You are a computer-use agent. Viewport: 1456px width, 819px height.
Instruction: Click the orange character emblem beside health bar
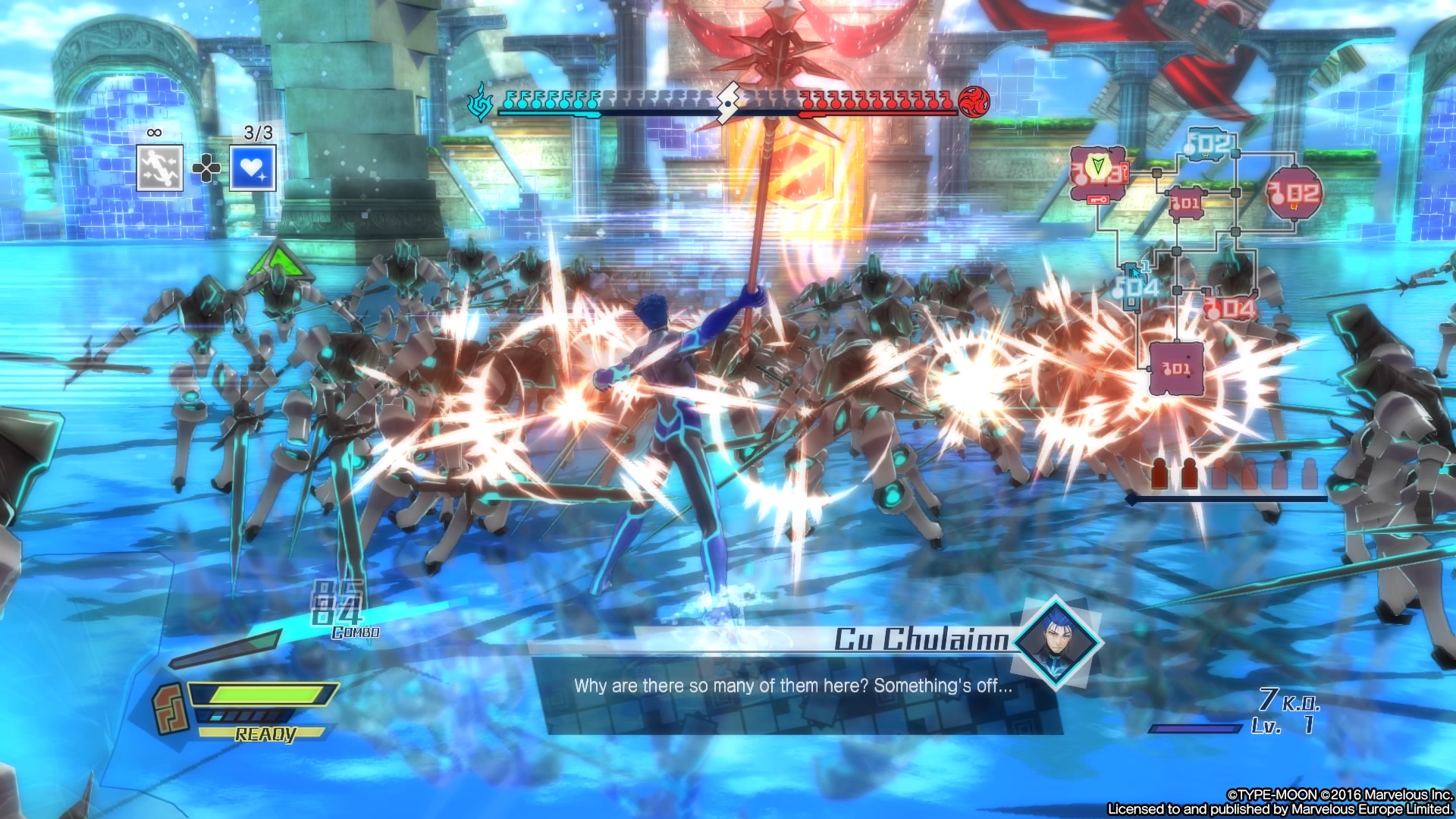170,708
